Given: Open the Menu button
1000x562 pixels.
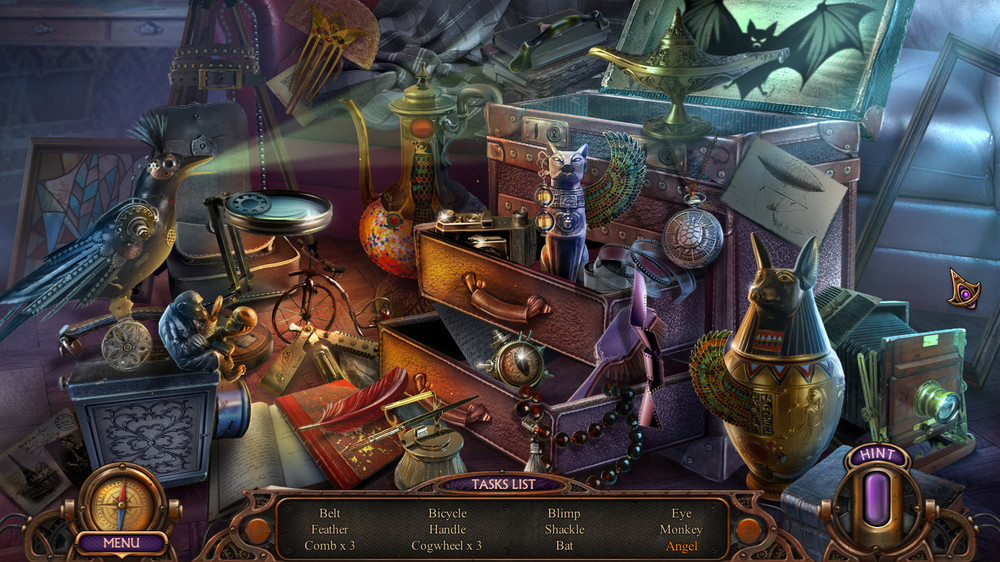Looking at the screenshot, I should point(121,544).
